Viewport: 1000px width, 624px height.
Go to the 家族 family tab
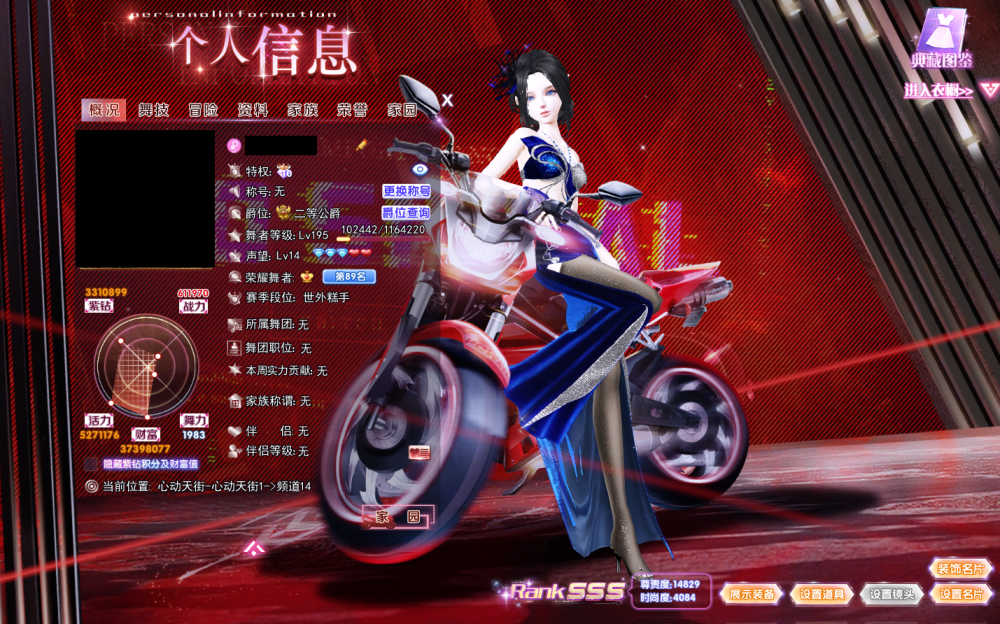point(302,110)
